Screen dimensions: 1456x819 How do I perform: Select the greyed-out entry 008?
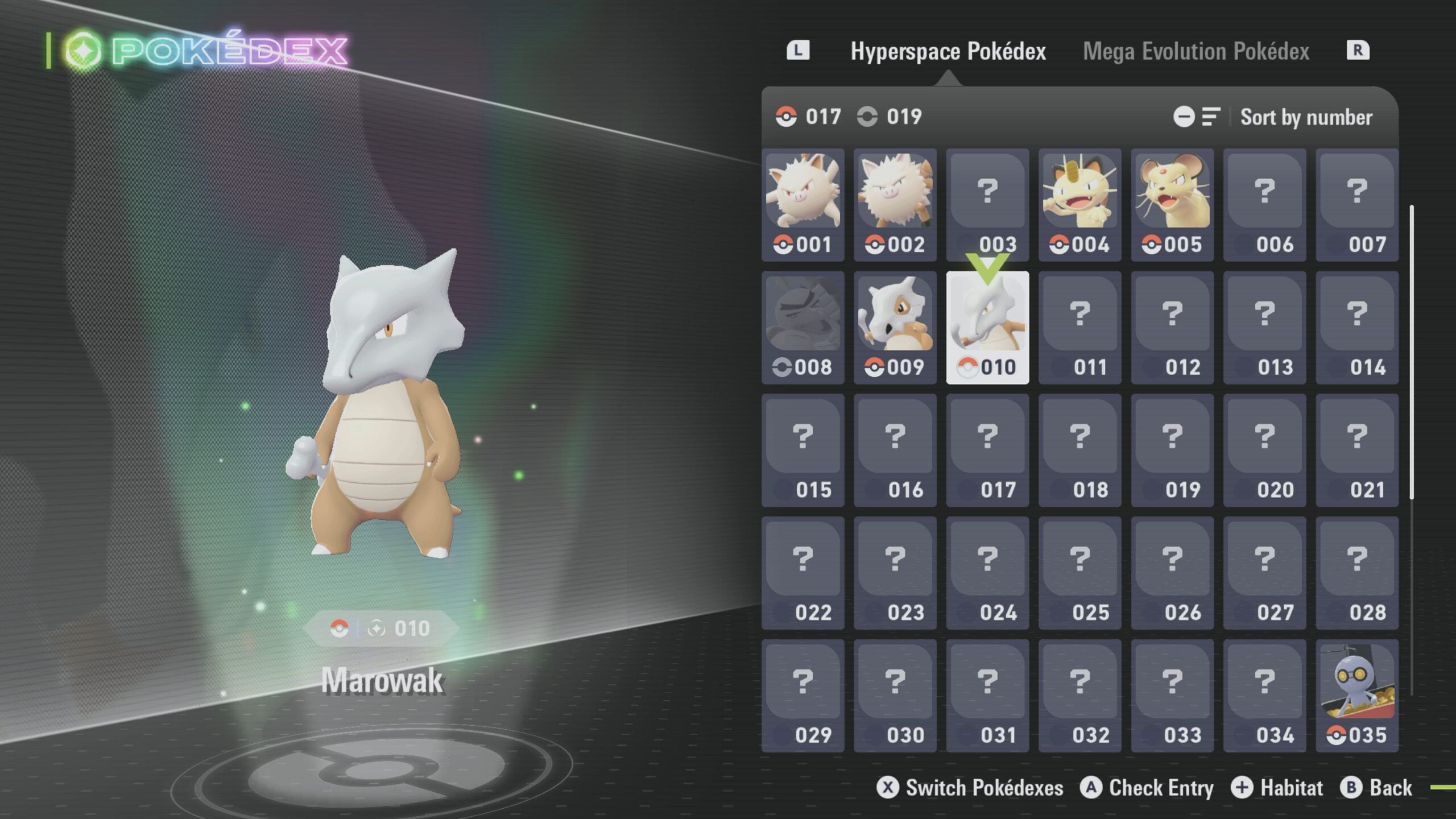[803, 328]
